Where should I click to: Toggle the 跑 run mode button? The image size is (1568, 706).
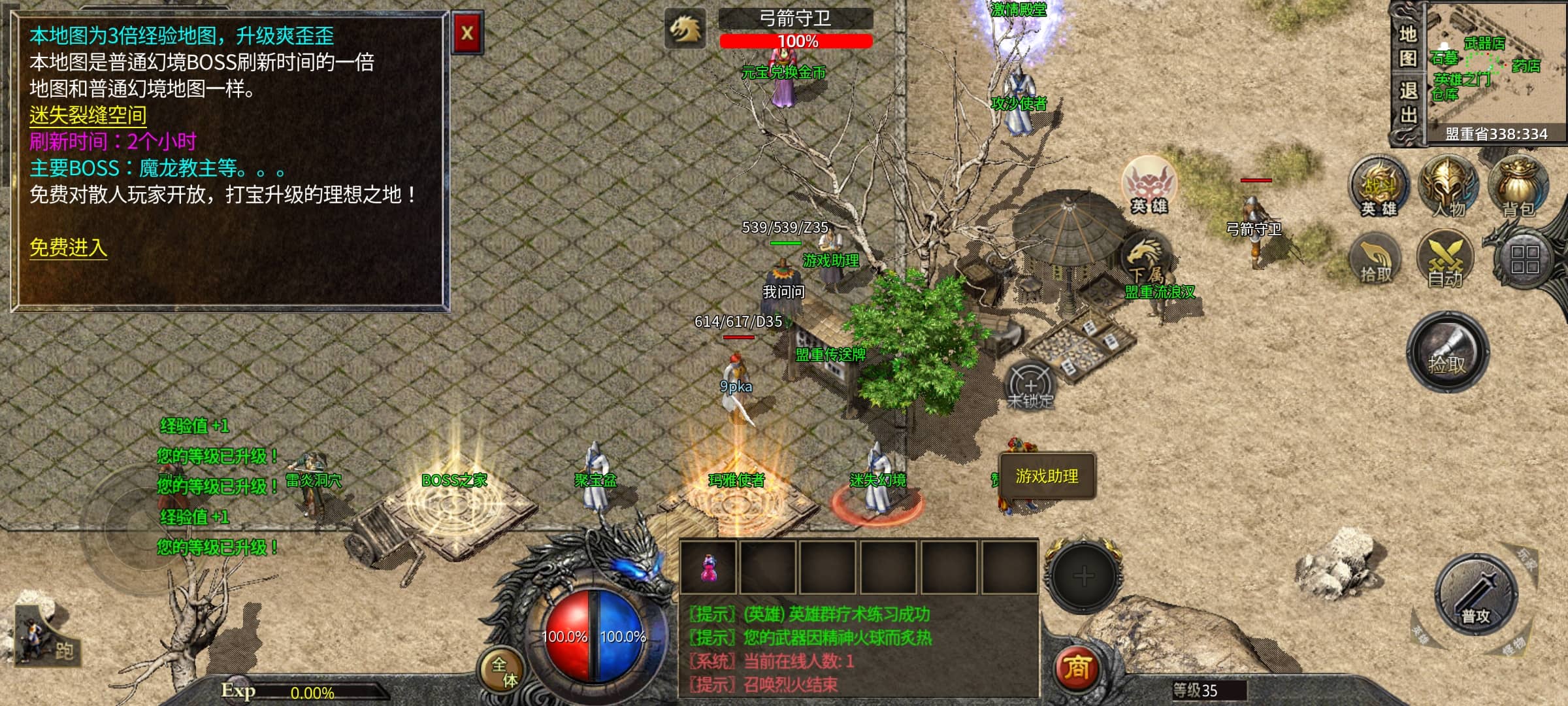(47, 638)
